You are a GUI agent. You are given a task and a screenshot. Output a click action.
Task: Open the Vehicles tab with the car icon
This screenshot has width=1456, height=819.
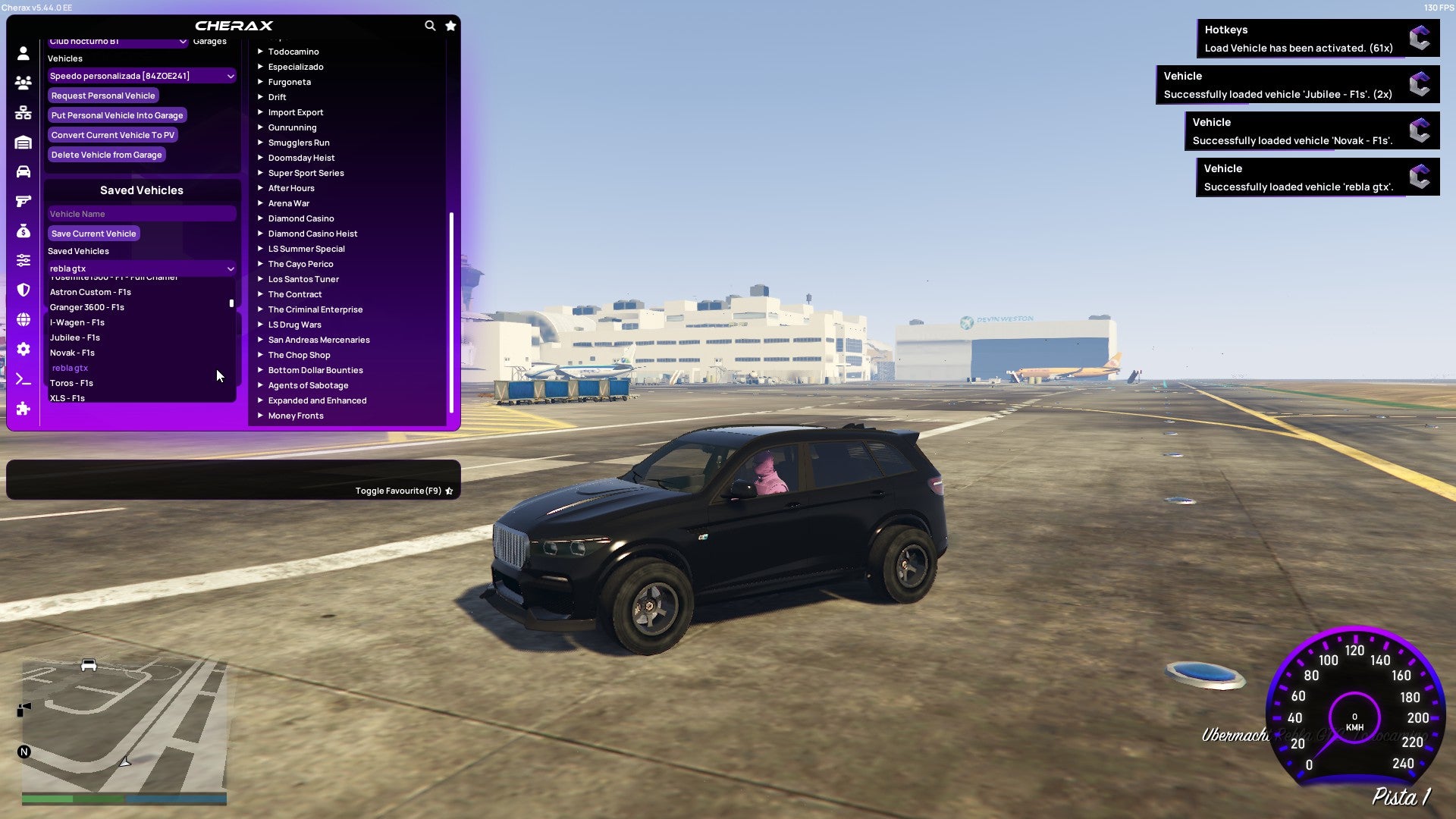coord(23,171)
